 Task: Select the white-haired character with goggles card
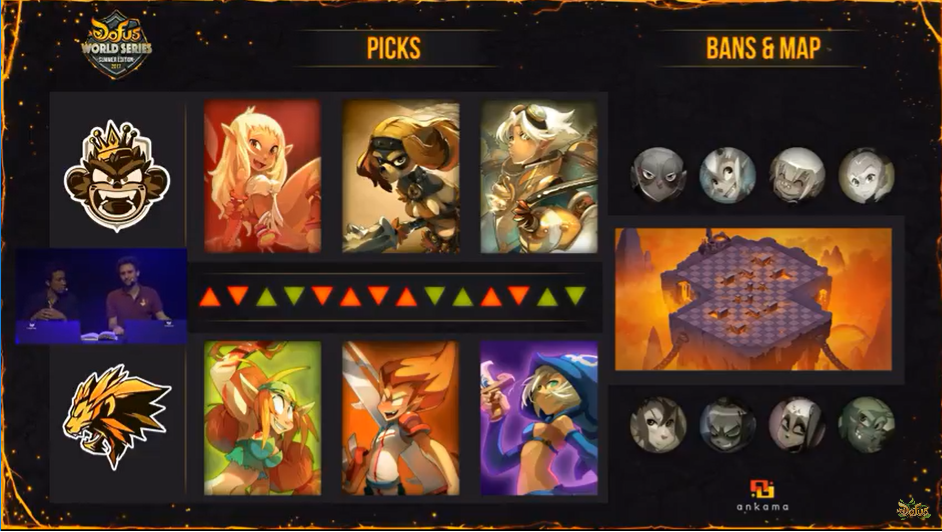coord(538,176)
